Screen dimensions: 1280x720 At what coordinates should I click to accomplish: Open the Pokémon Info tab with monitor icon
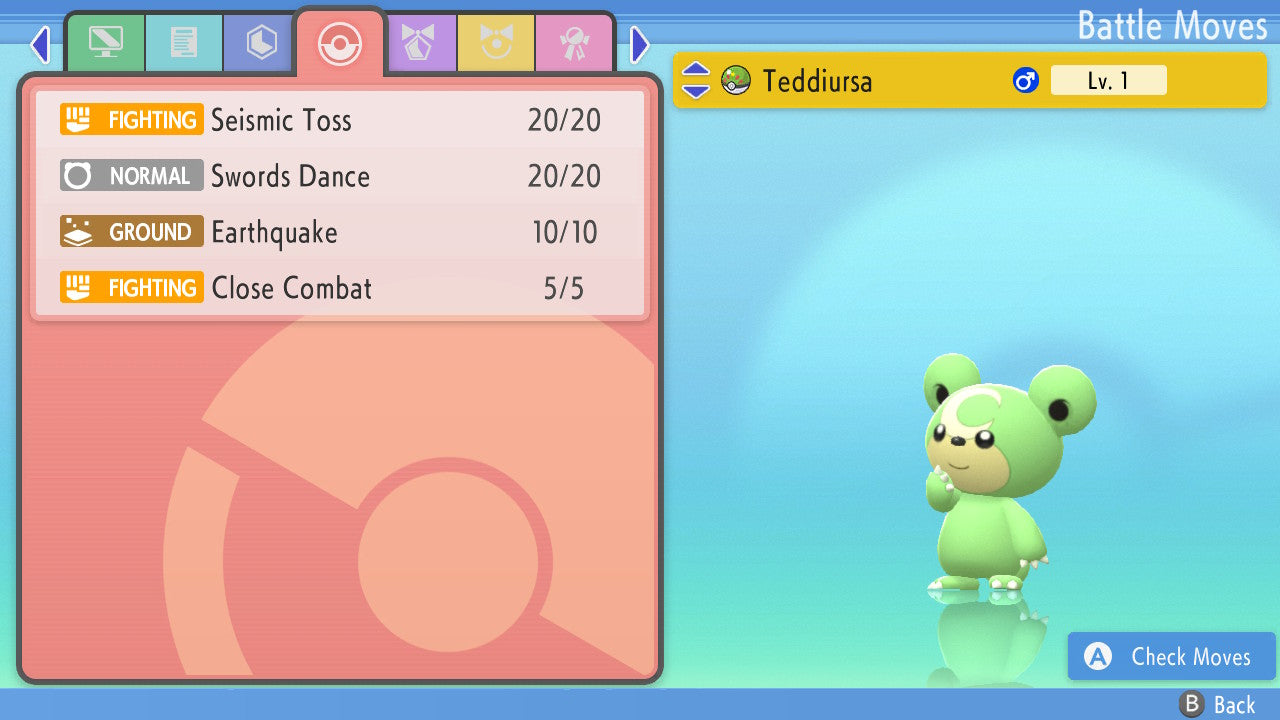click(x=105, y=43)
